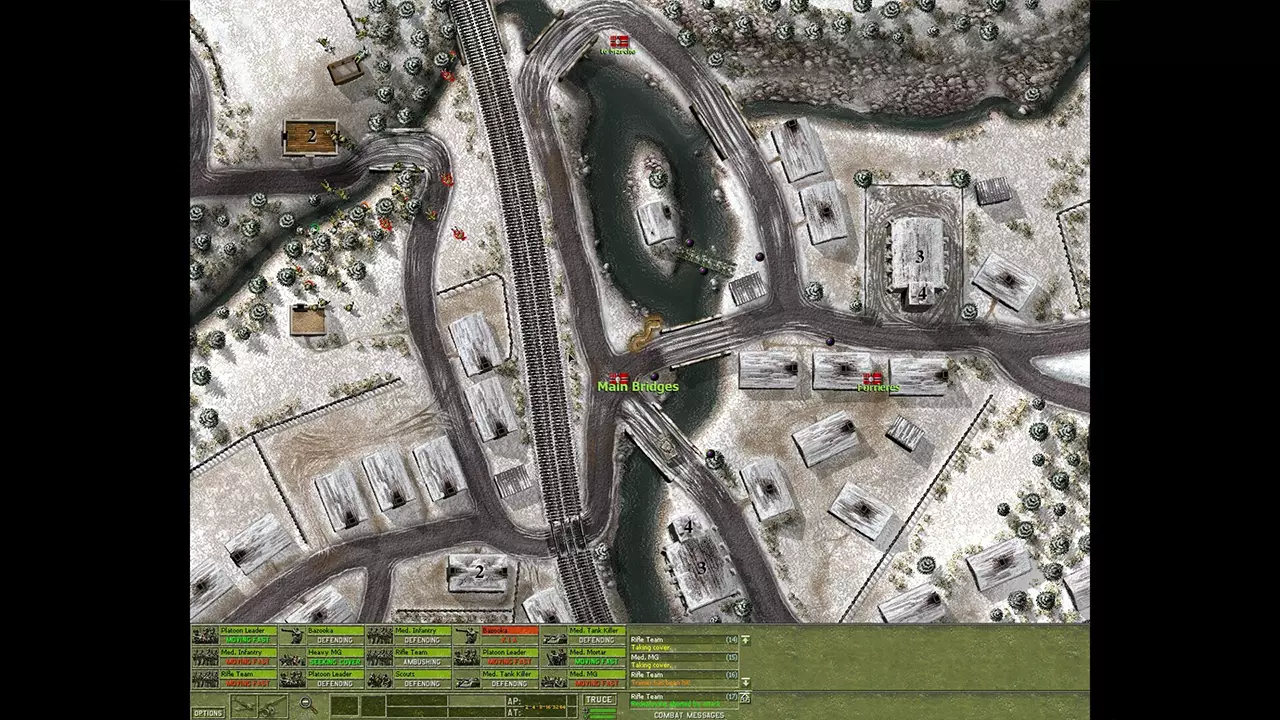
Task: Select the defending Bazooka unit portrait
Action: click(x=290, y=637)
